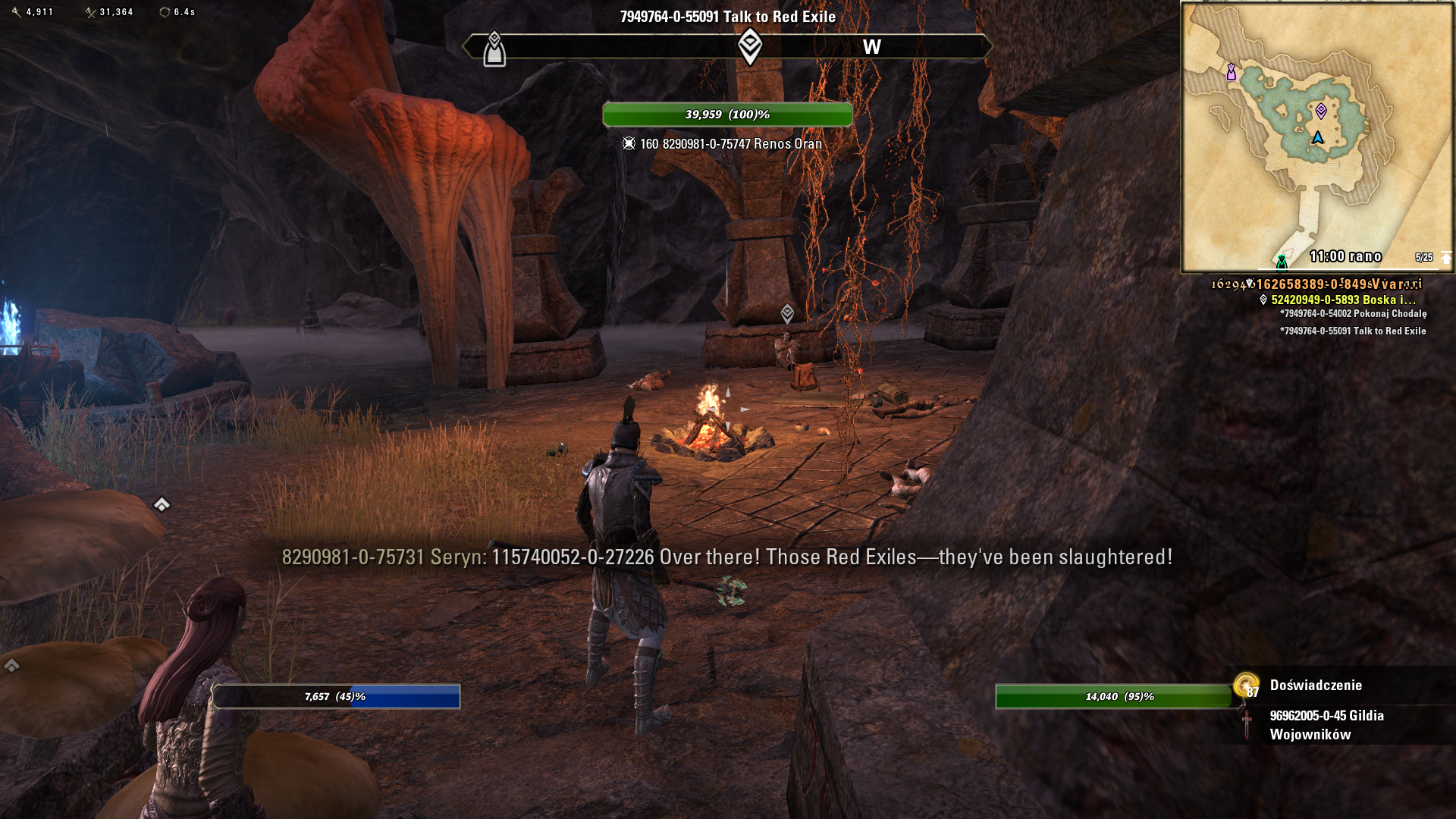Image resolution: width=1456 pixels, height=819 pixels.
Task: Click the pink door marker on the minimap
Action: 1232,72
